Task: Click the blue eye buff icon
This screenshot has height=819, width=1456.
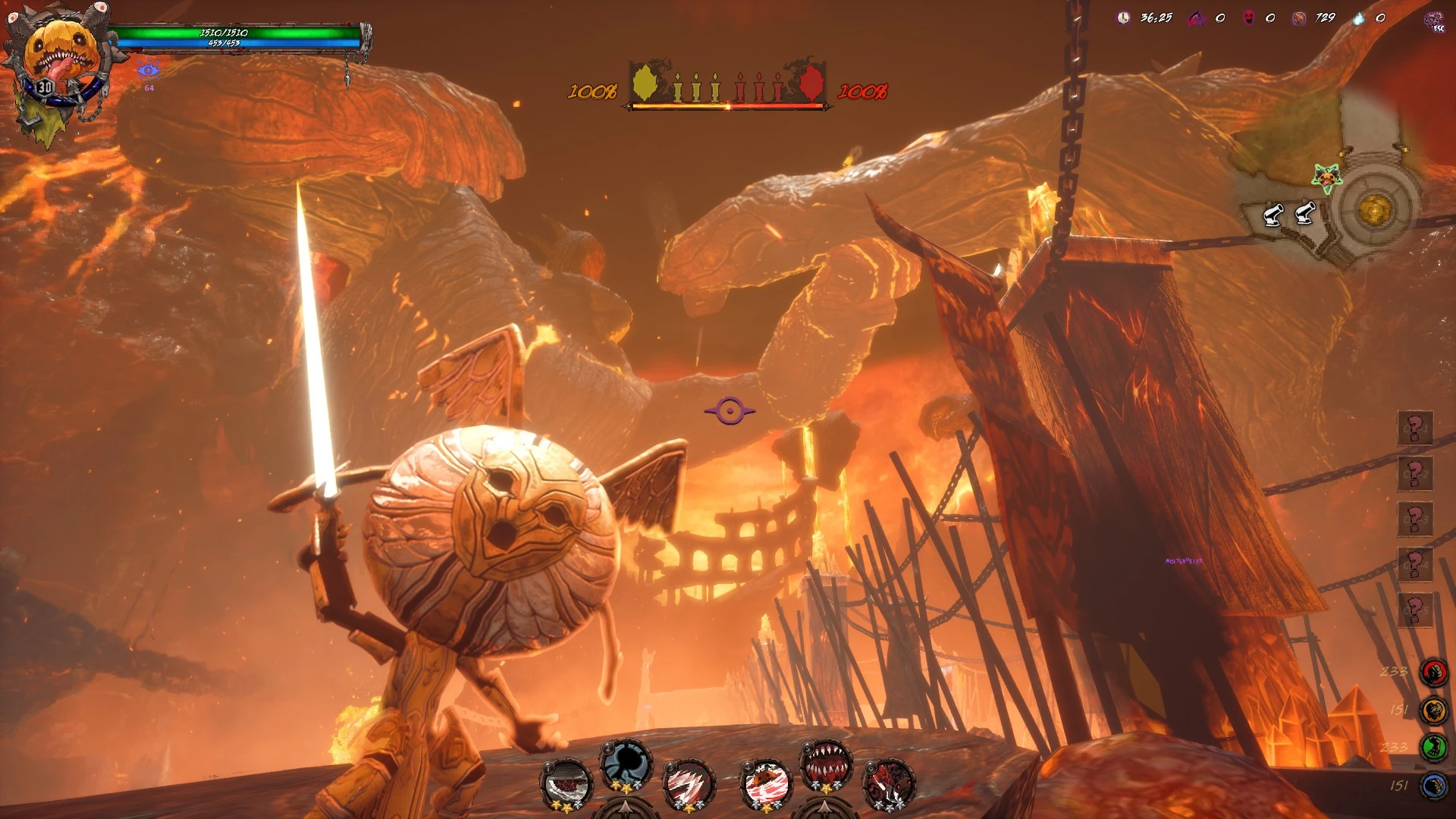Action: click(x=149, y=71)
